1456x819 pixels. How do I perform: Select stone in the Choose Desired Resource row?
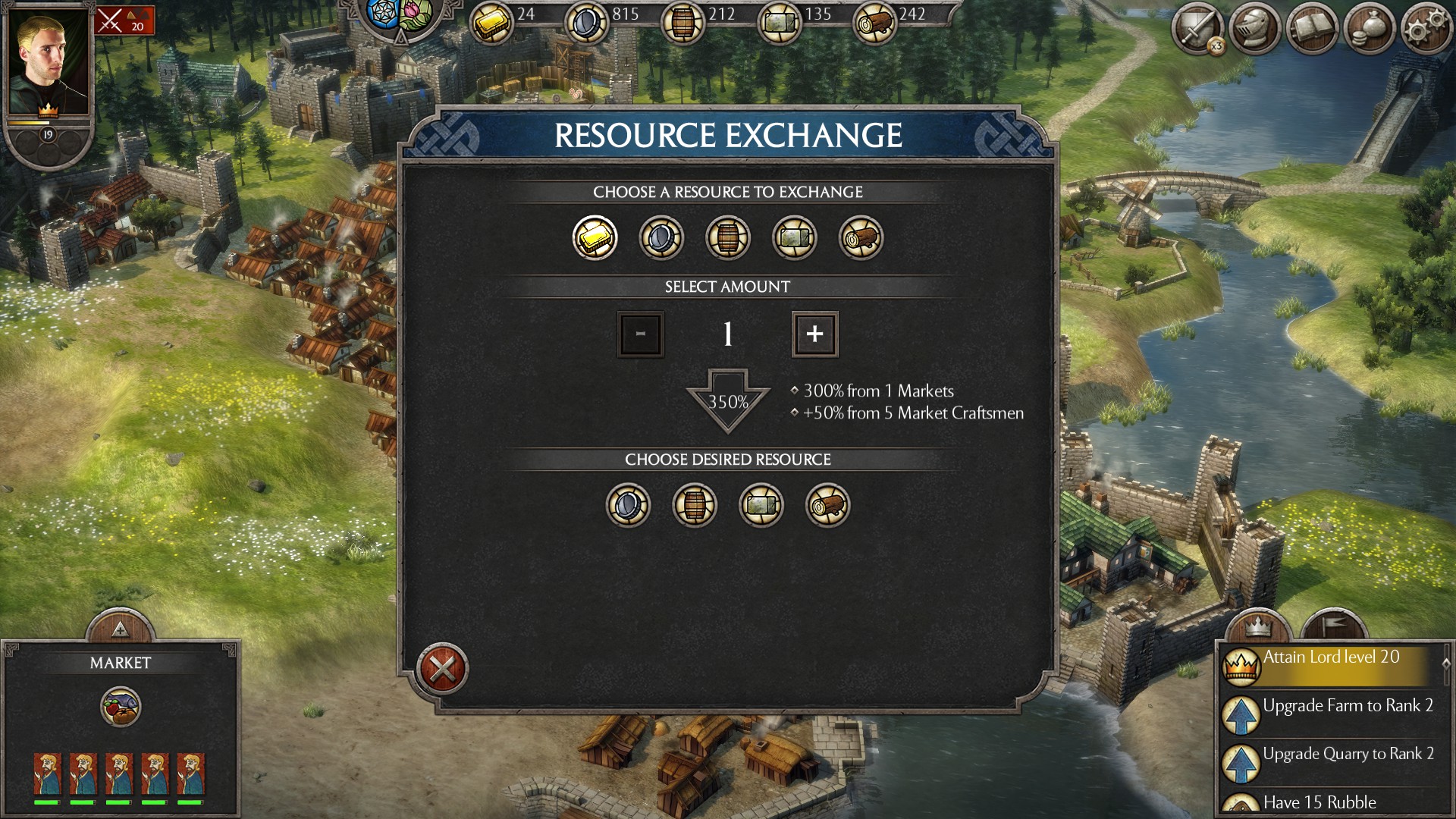point(761,505)
